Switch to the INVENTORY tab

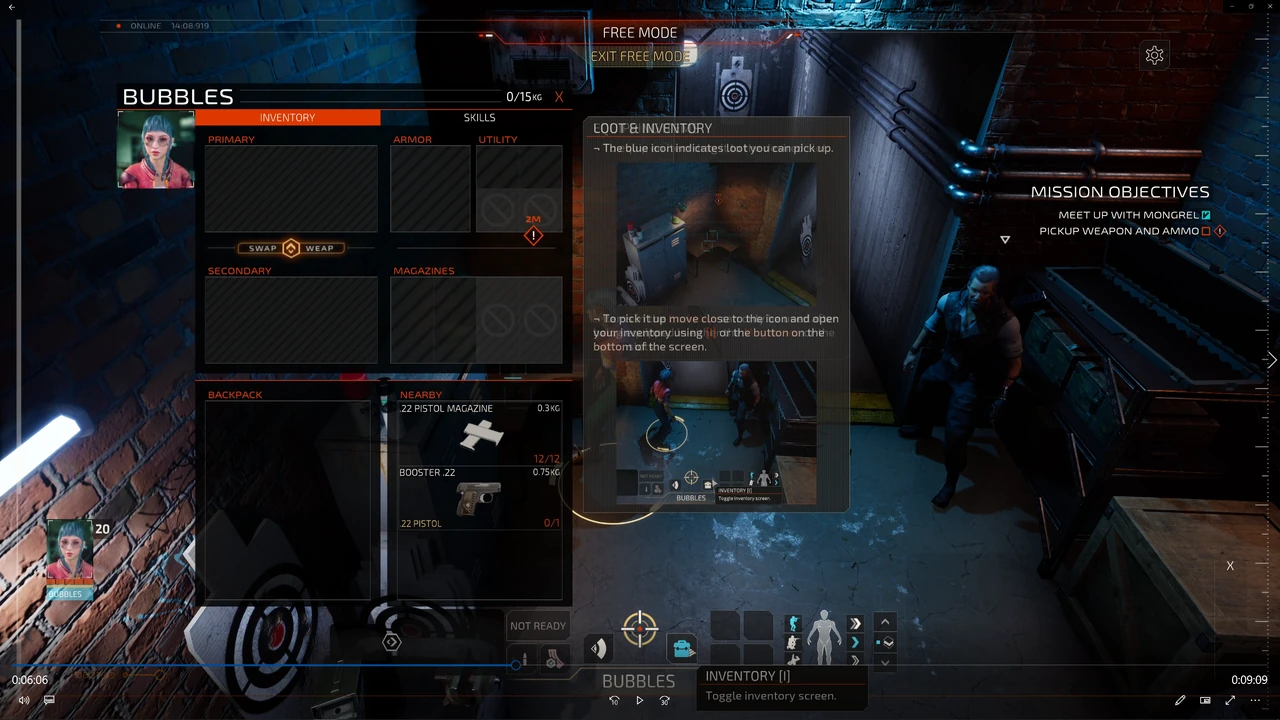point(287,117)
